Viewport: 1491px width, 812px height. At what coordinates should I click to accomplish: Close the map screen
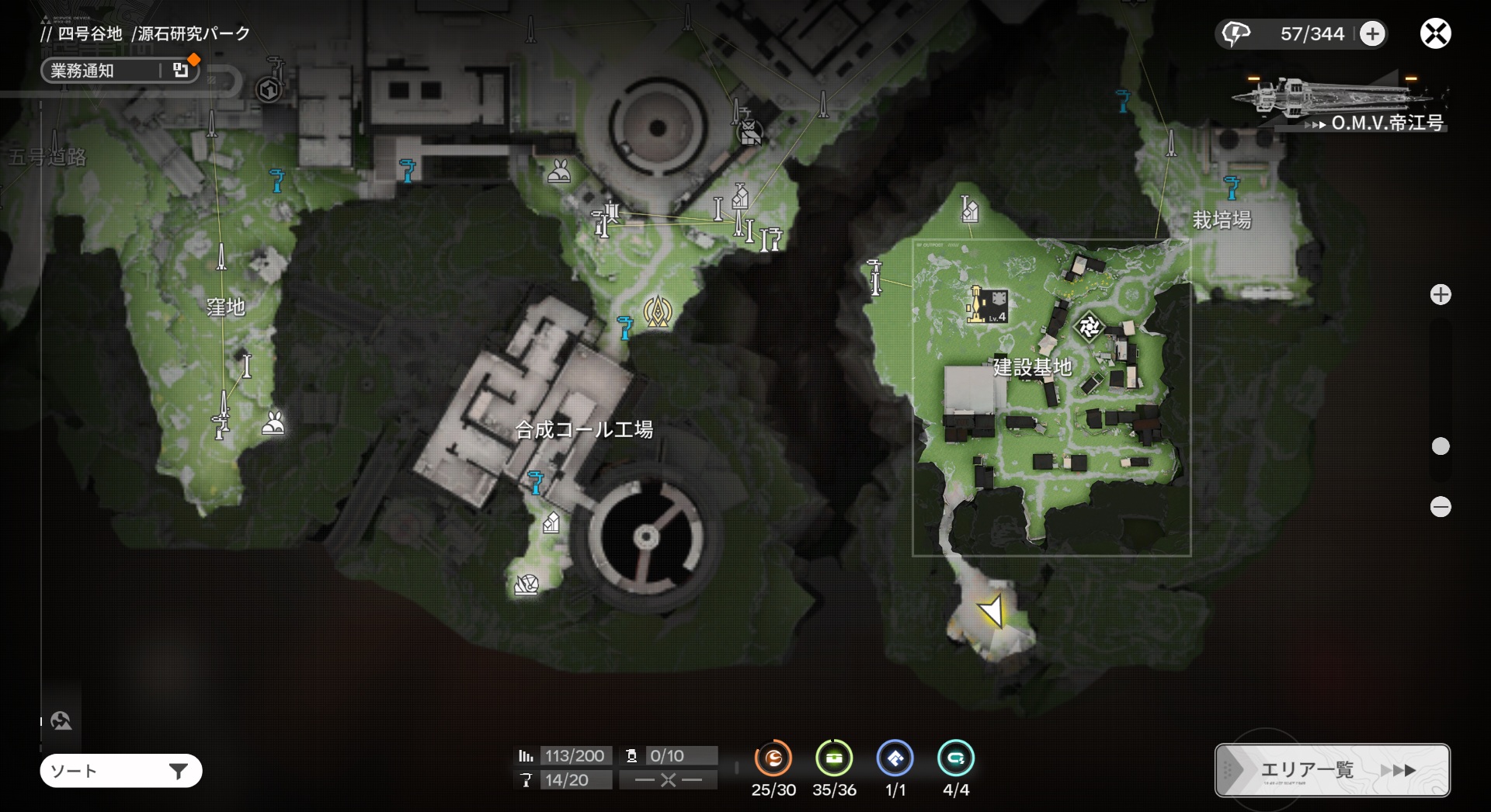(1435, 34)
